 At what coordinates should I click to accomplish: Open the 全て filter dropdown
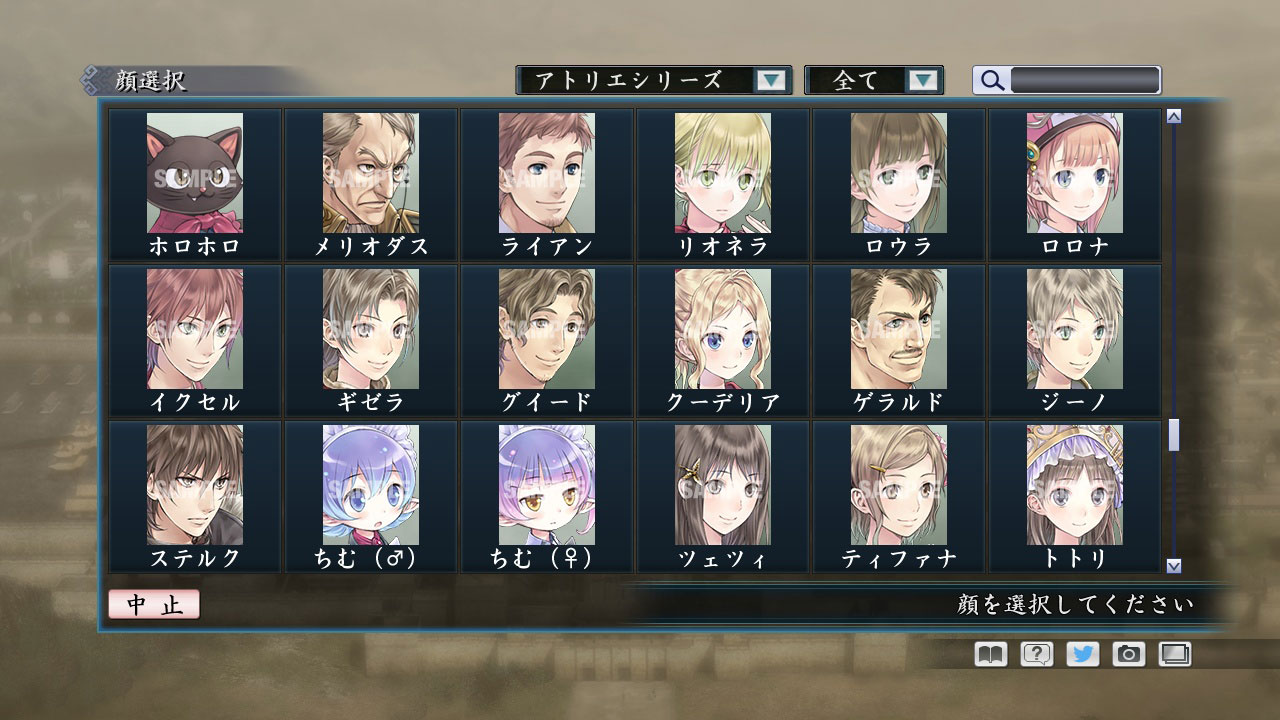(x=874, y=80)
